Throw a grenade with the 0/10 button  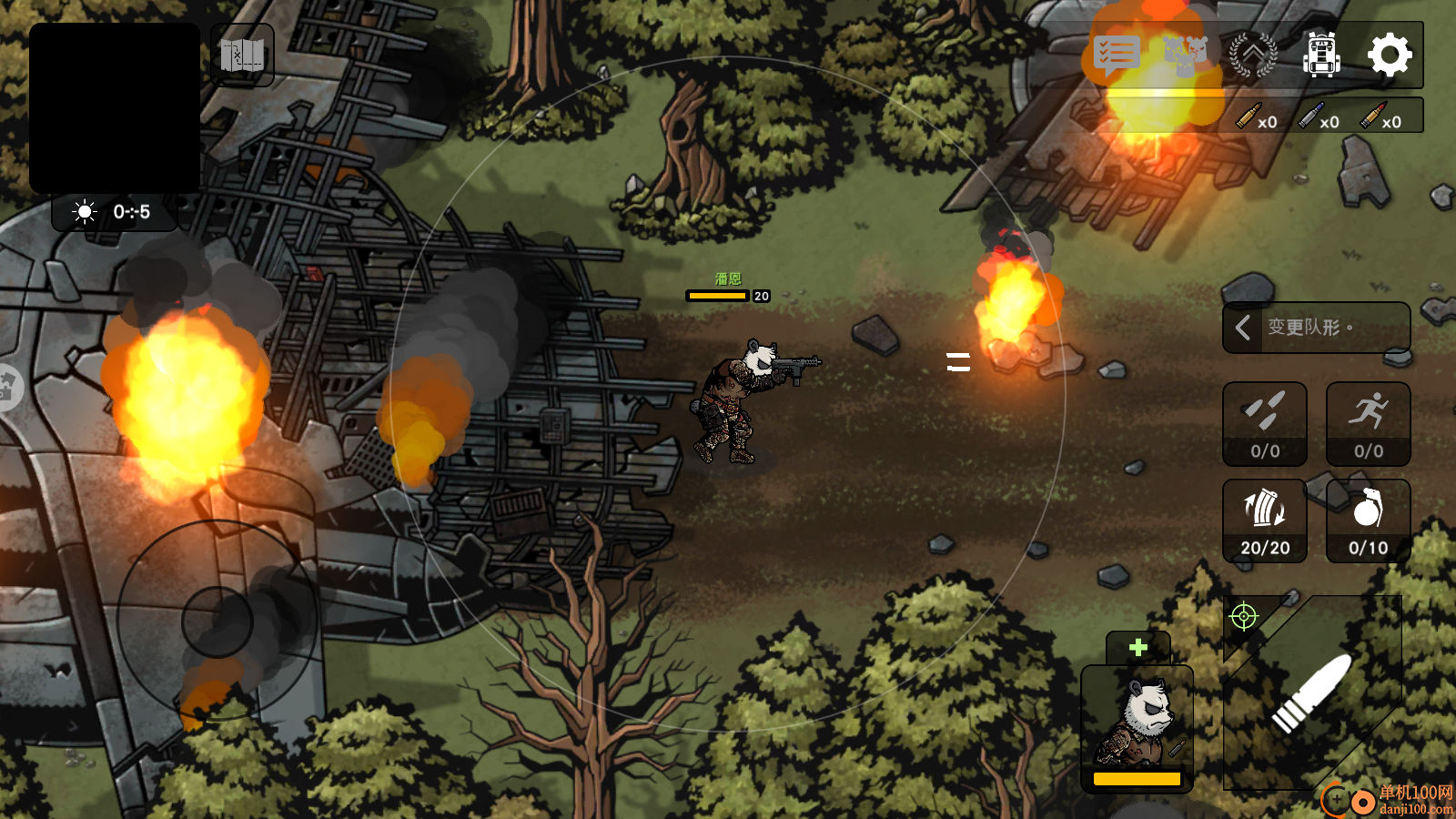[x=1368, y=521]
